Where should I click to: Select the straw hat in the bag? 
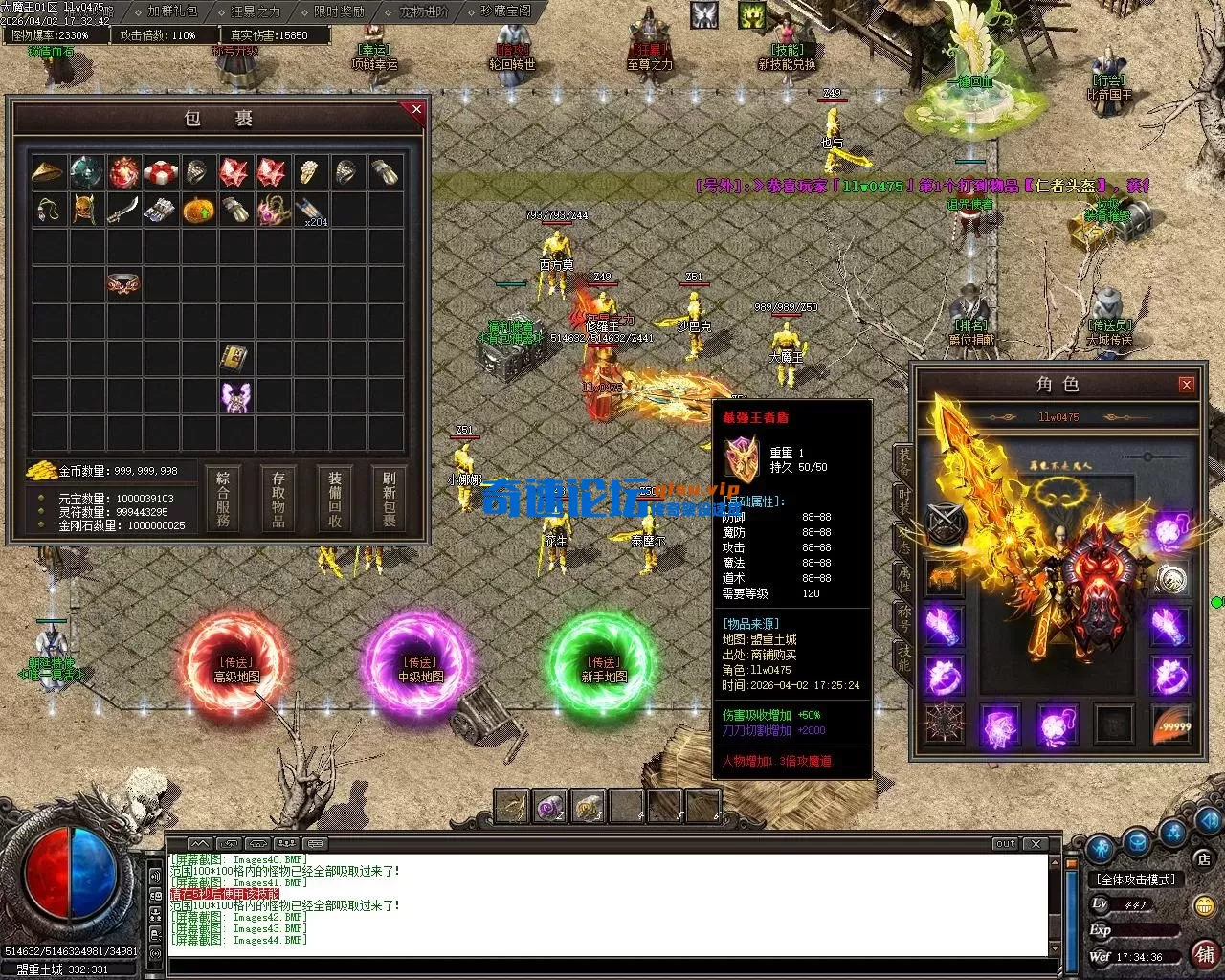49,172
